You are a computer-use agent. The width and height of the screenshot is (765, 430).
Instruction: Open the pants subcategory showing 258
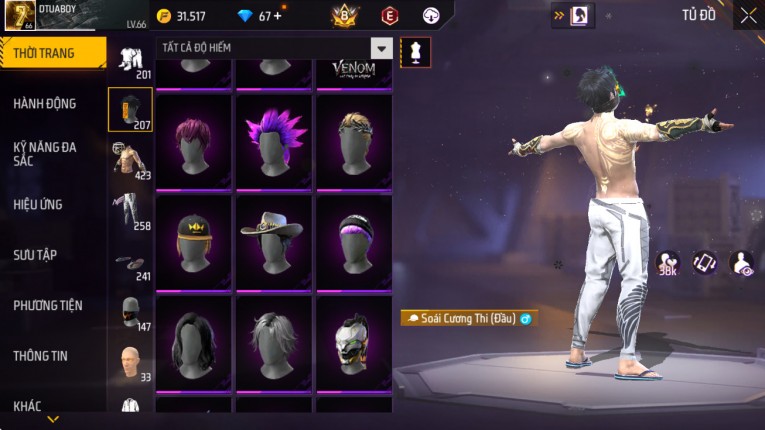point(130,211)
